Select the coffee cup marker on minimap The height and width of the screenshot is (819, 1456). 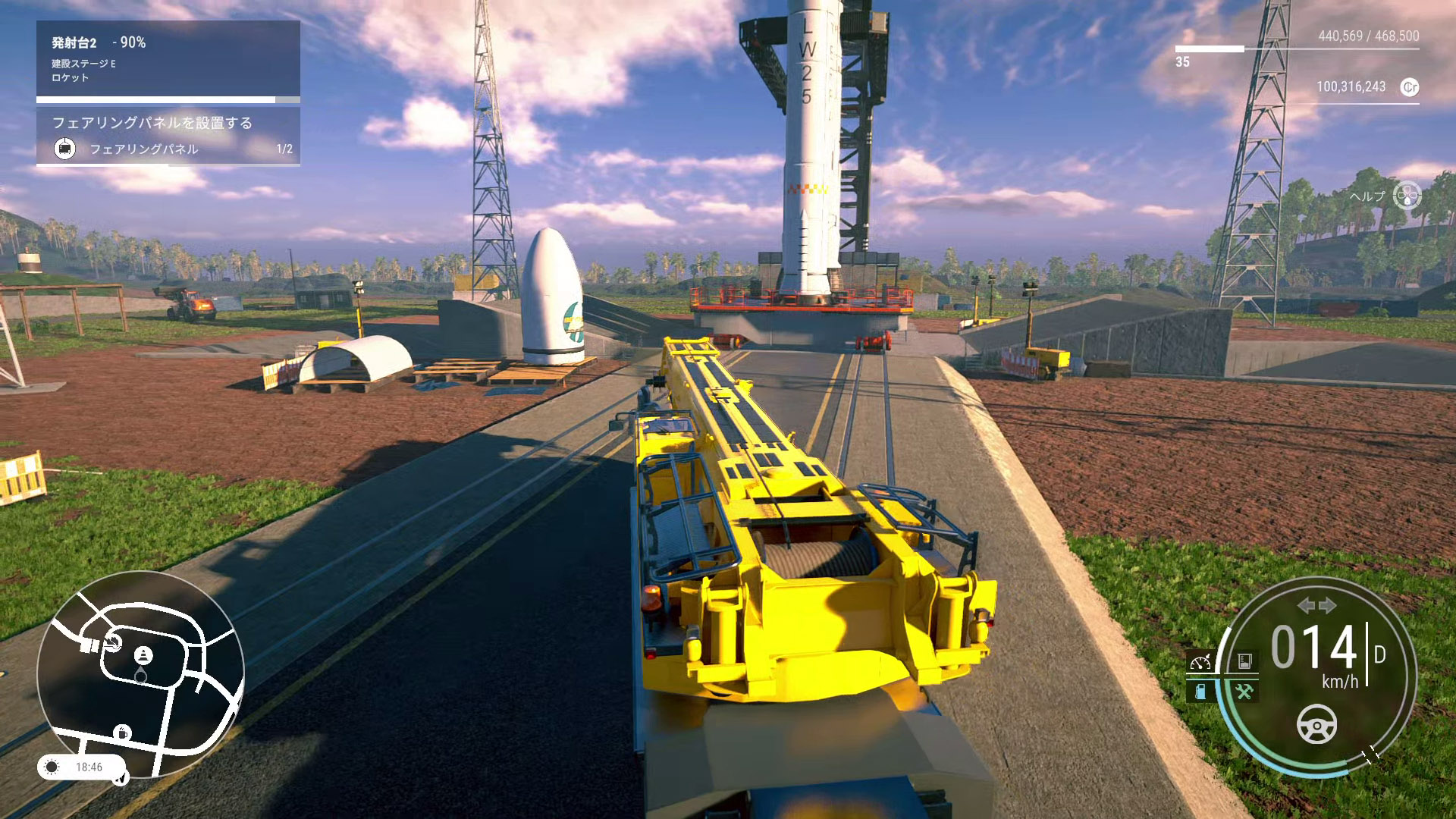[122, 733]
